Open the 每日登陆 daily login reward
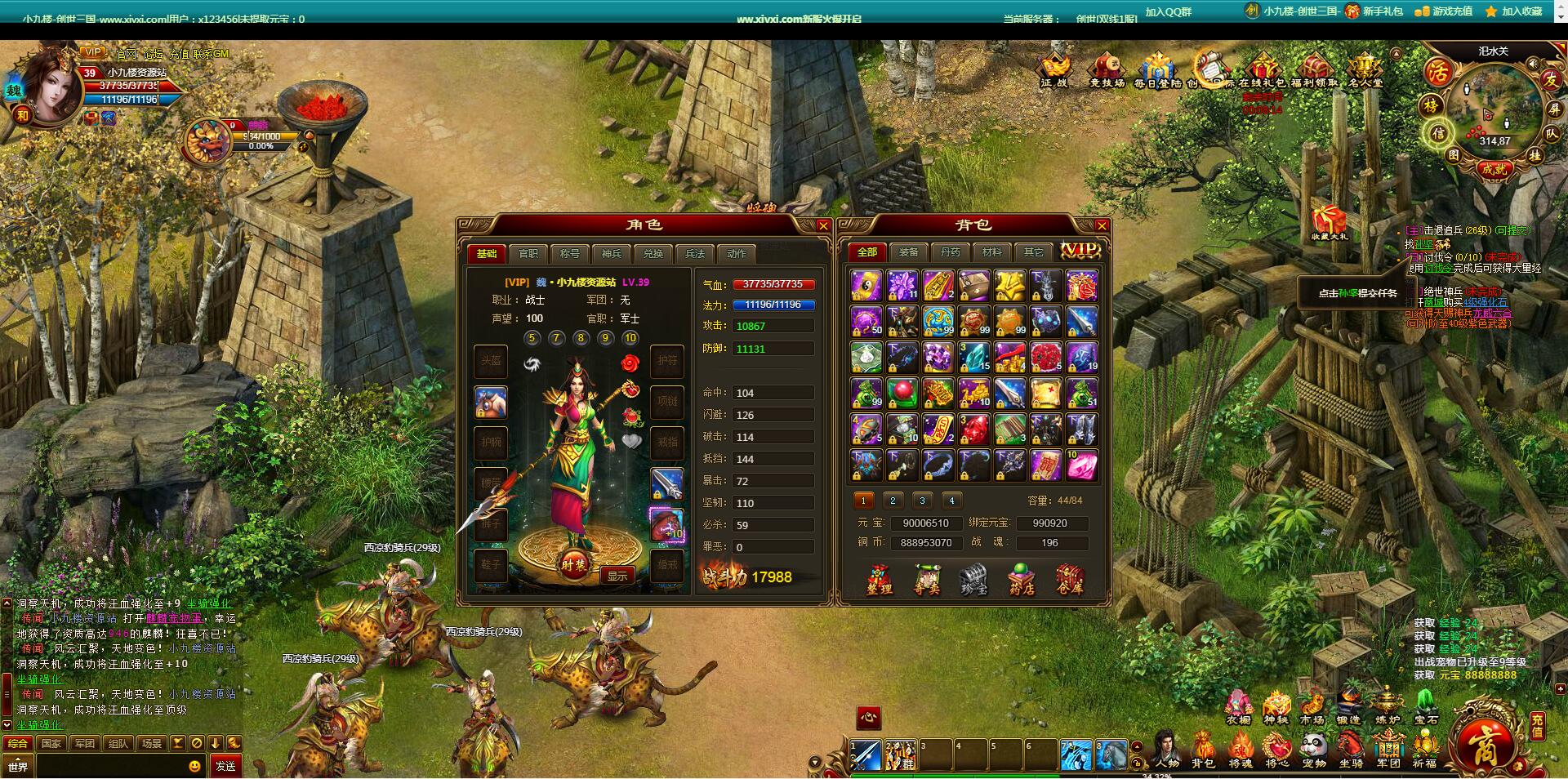The image size is (1568, 779). click(x=1157, y=71)
